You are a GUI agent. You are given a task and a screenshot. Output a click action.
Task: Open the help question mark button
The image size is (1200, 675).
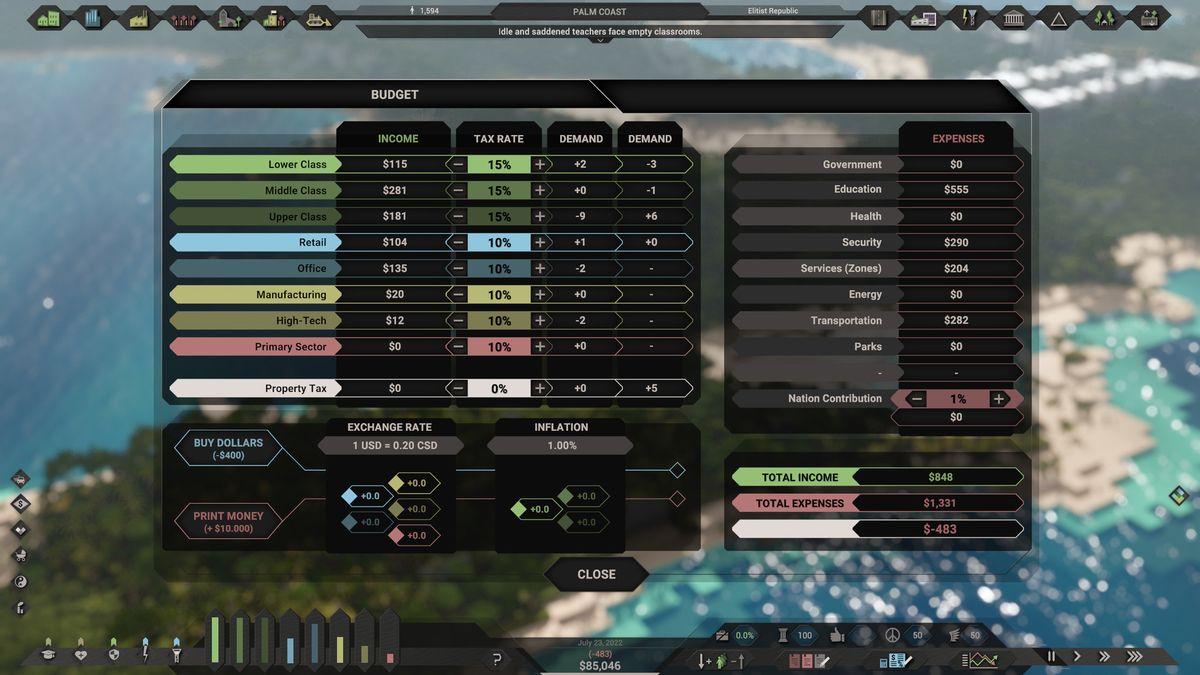coord(497,659)
